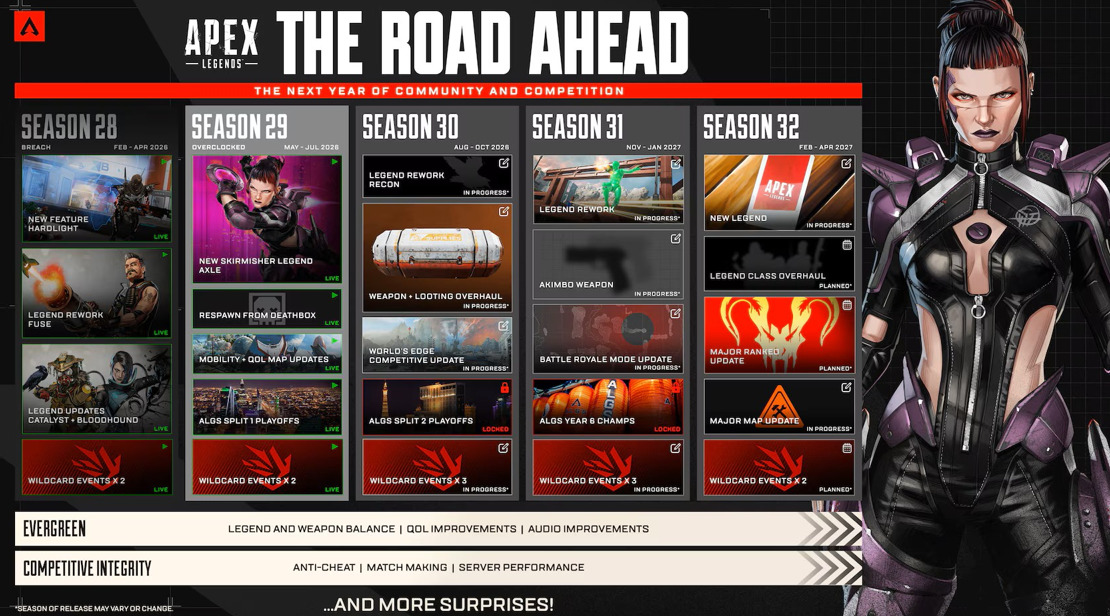The image size is (1110, 616).
Task: Open the Weapon + Looting Overhaul card
Action: (437, 257)
